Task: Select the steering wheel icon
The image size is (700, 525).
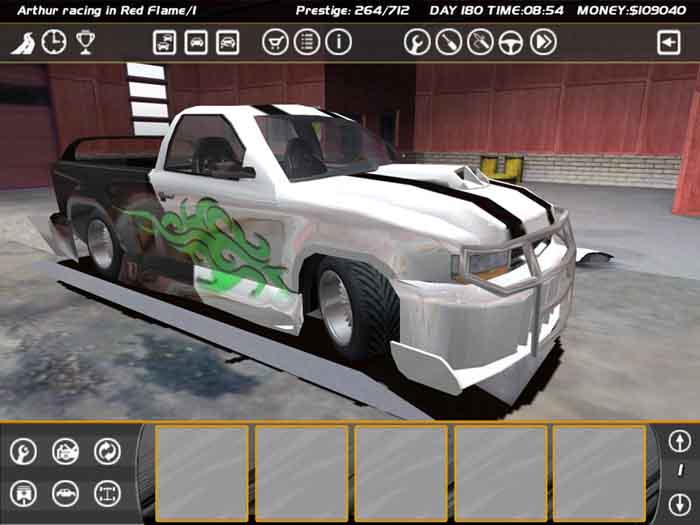Action: pyautogui.click(x=511, y=42)
